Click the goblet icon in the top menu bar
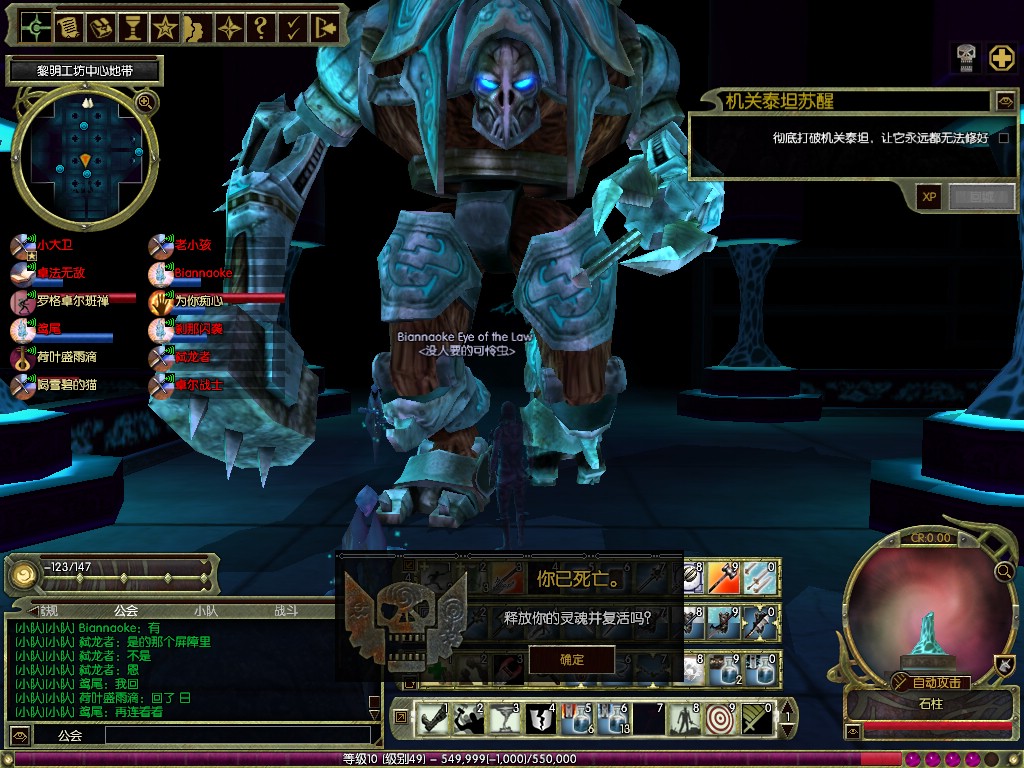 pyautogui.click(x=132, y=27)
